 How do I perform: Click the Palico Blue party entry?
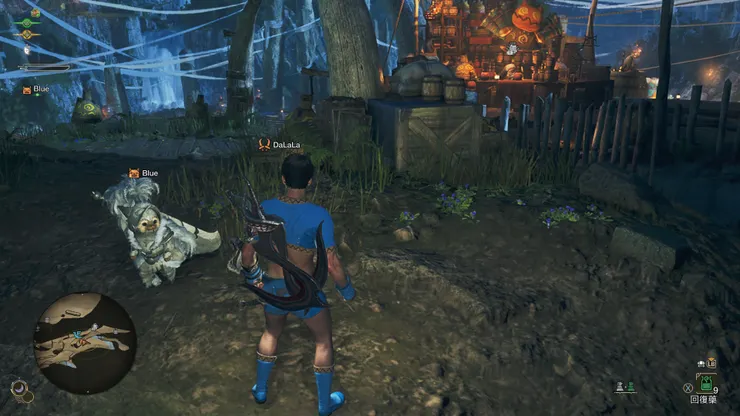click(36, 89)
